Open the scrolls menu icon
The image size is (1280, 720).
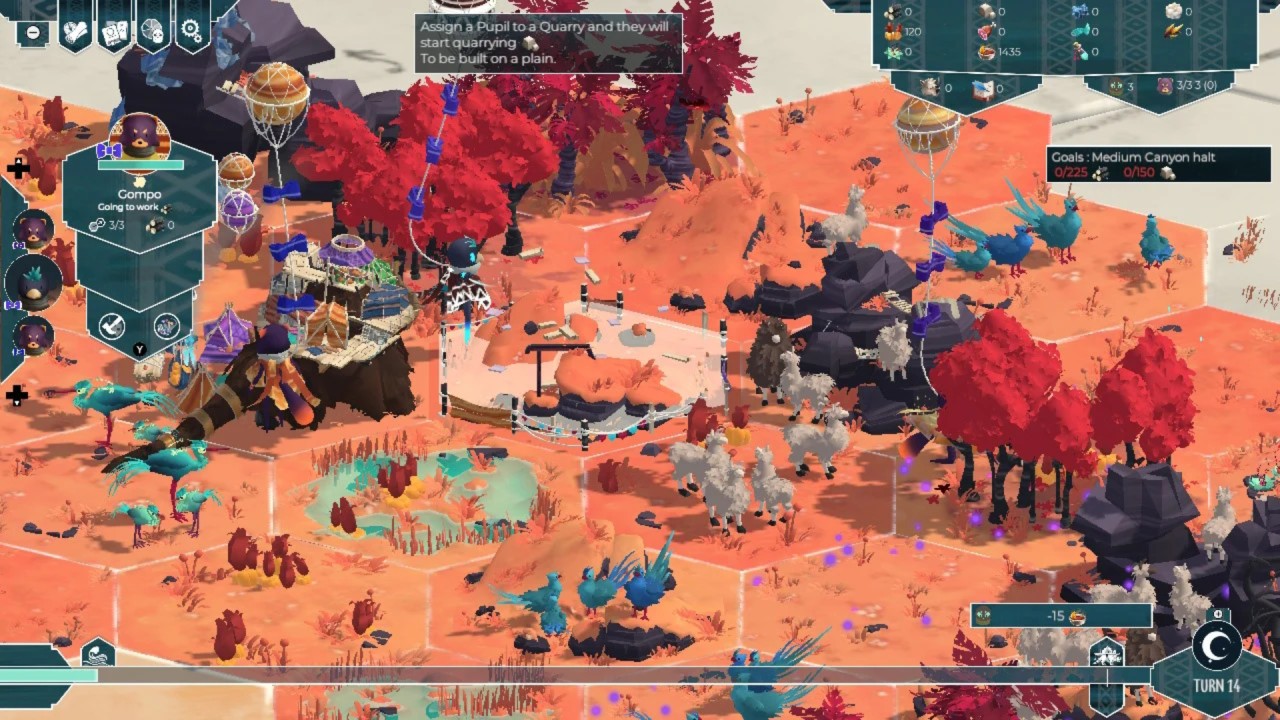[x=75, y=31]
